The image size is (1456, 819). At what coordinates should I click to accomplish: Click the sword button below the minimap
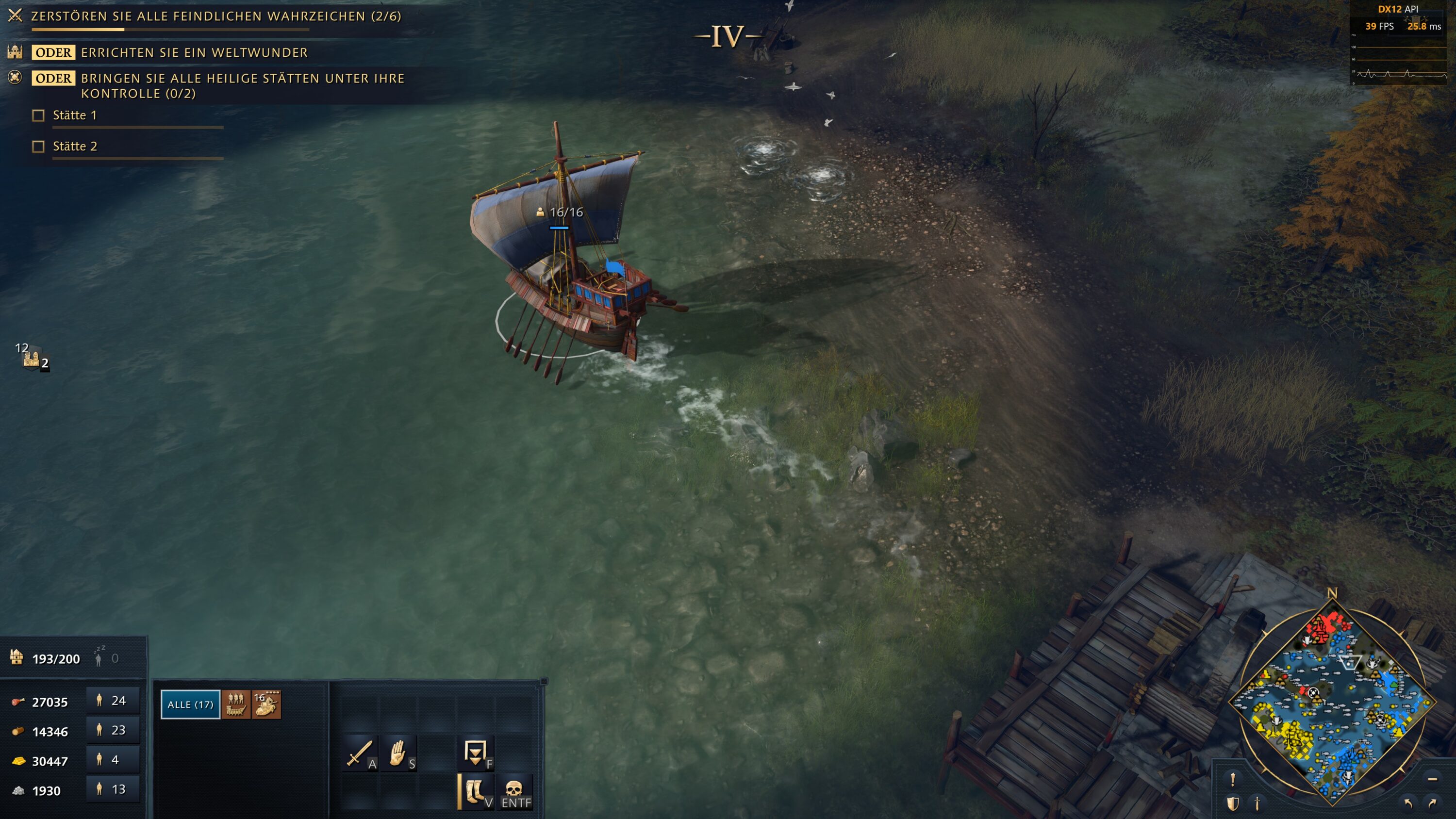coord(1257,803)
